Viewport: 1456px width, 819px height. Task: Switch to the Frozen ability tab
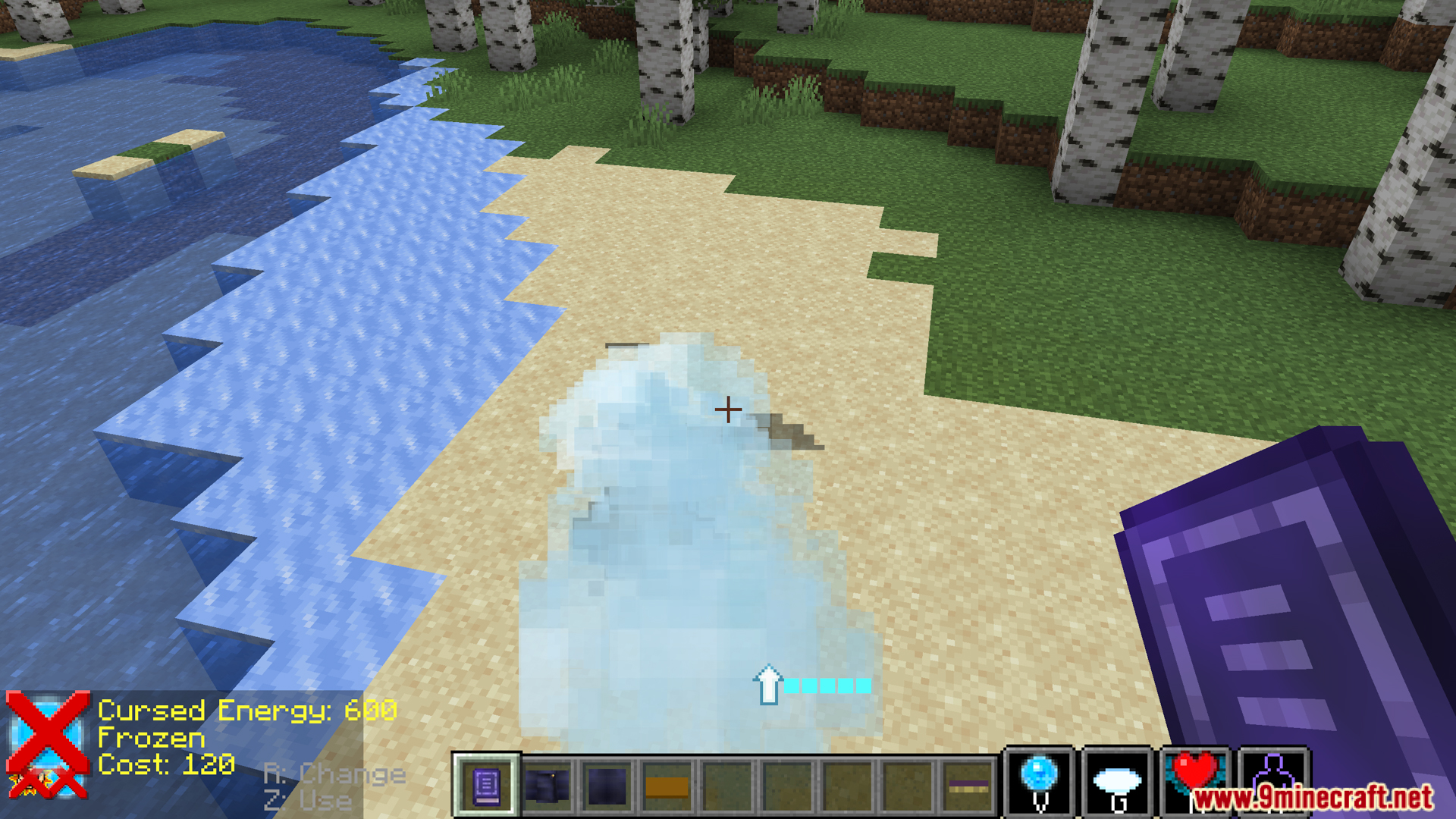152,738
